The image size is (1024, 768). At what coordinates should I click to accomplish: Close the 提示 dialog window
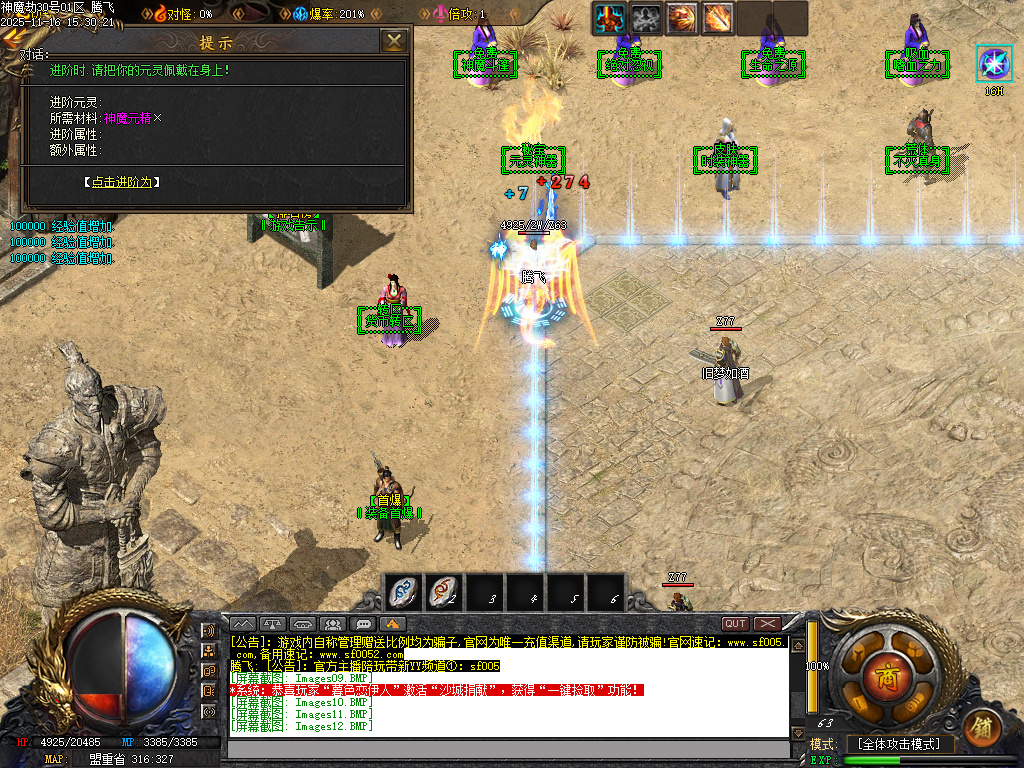pos(395,41)
